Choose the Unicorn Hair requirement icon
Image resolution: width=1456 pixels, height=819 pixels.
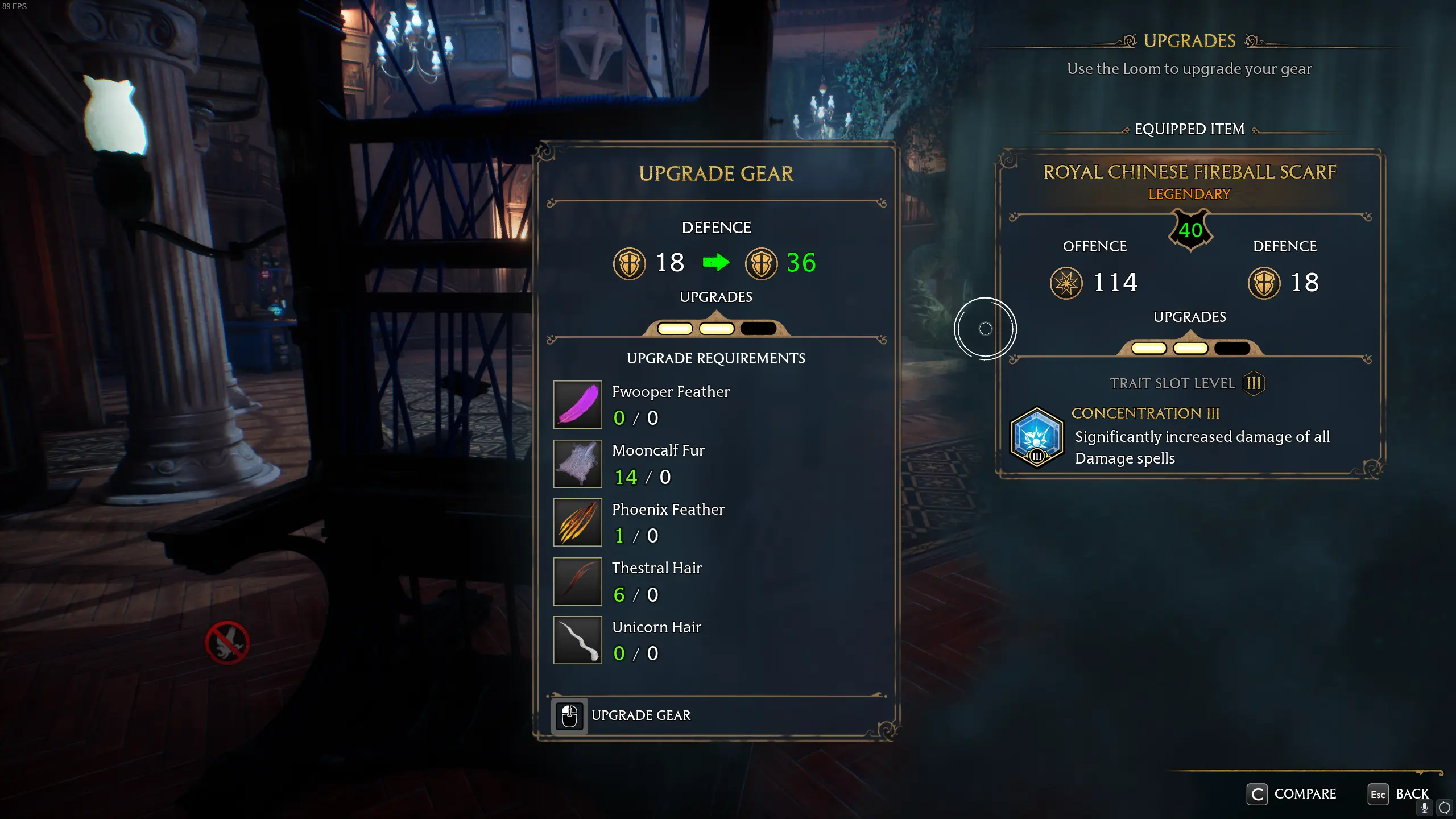[x=577, y=640]
